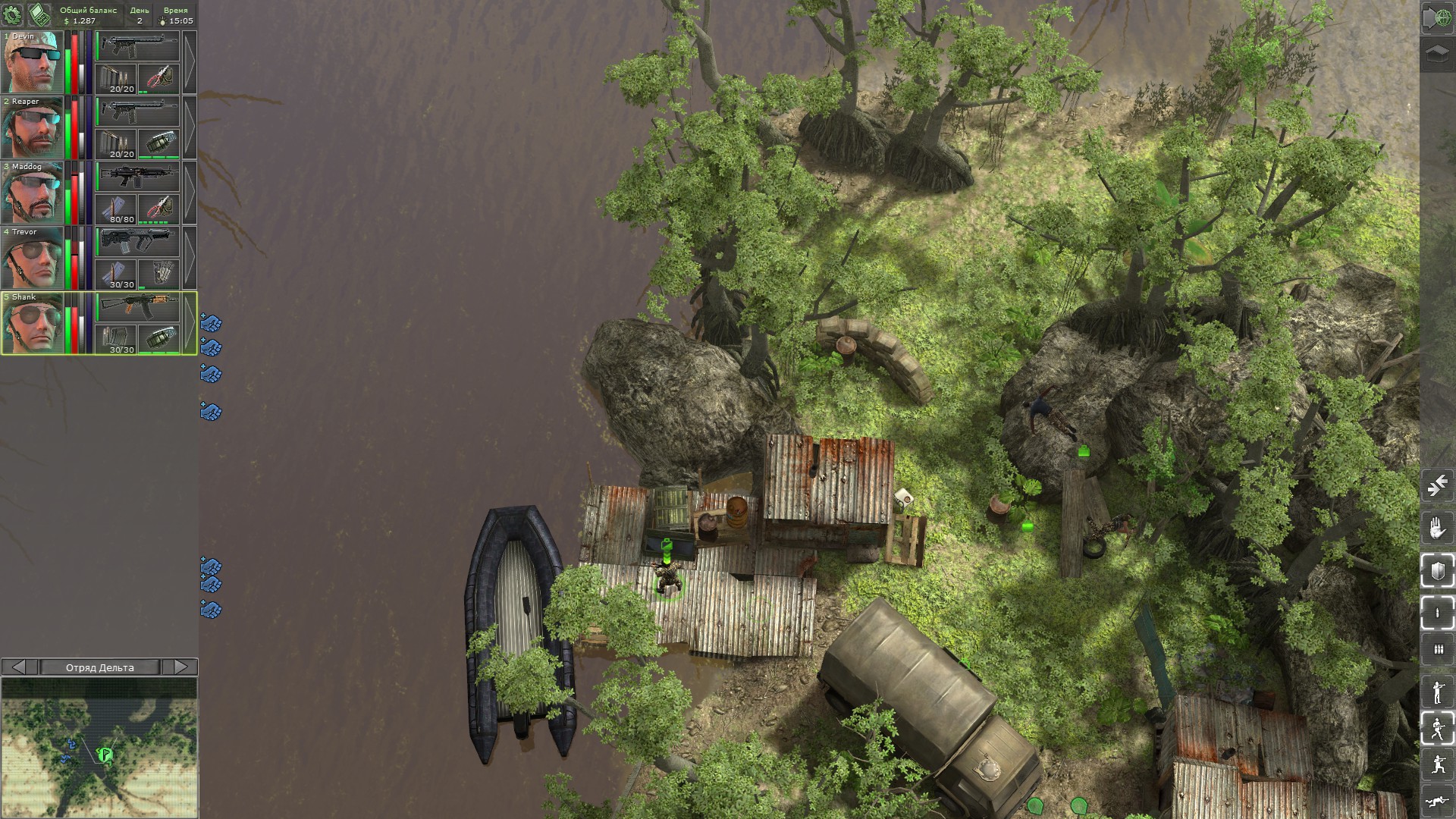Expand Maddog's gear panel chevron

(x=188, y=189)
